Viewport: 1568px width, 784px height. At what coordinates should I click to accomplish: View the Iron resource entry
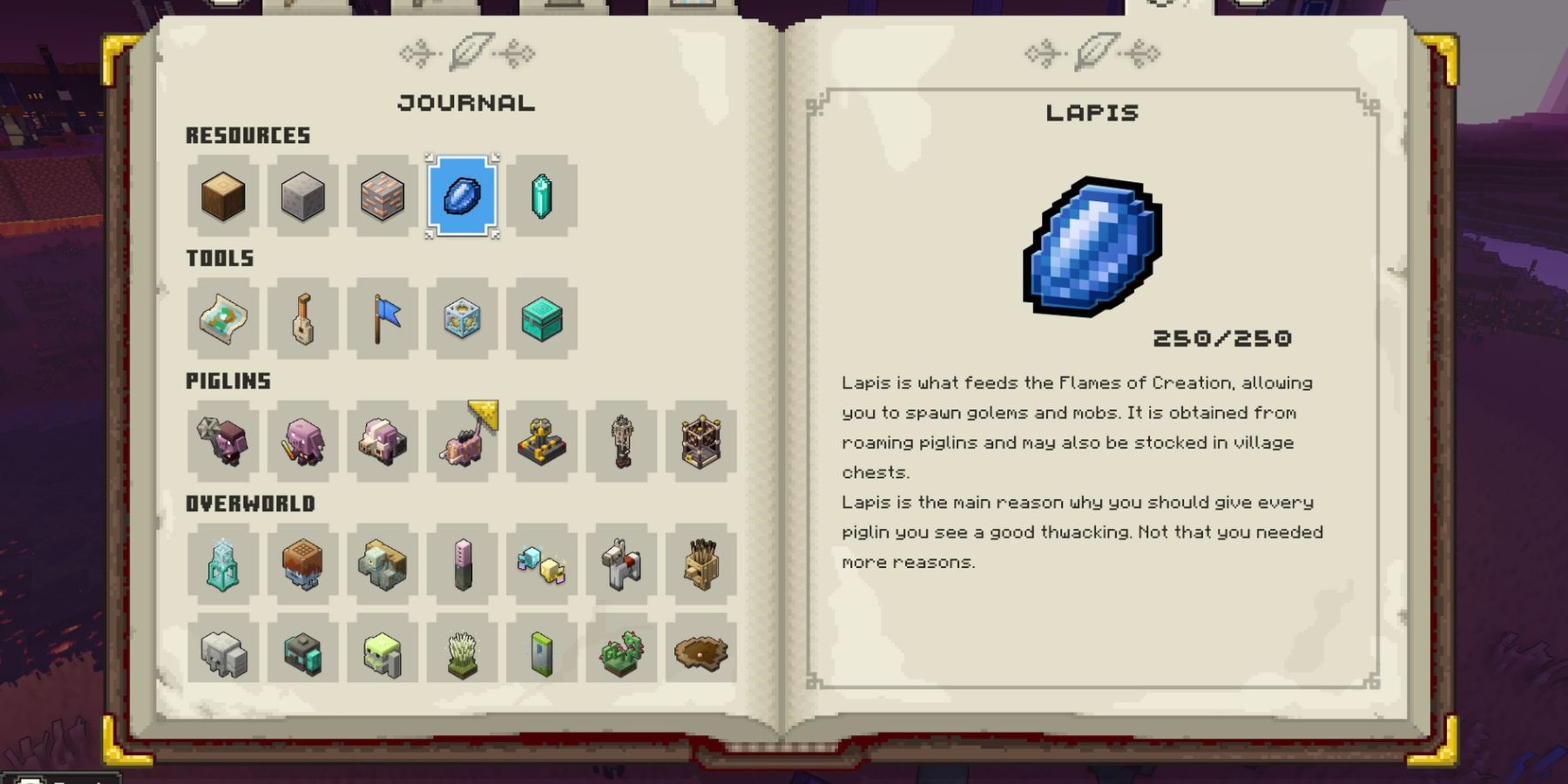pos(382,196)
